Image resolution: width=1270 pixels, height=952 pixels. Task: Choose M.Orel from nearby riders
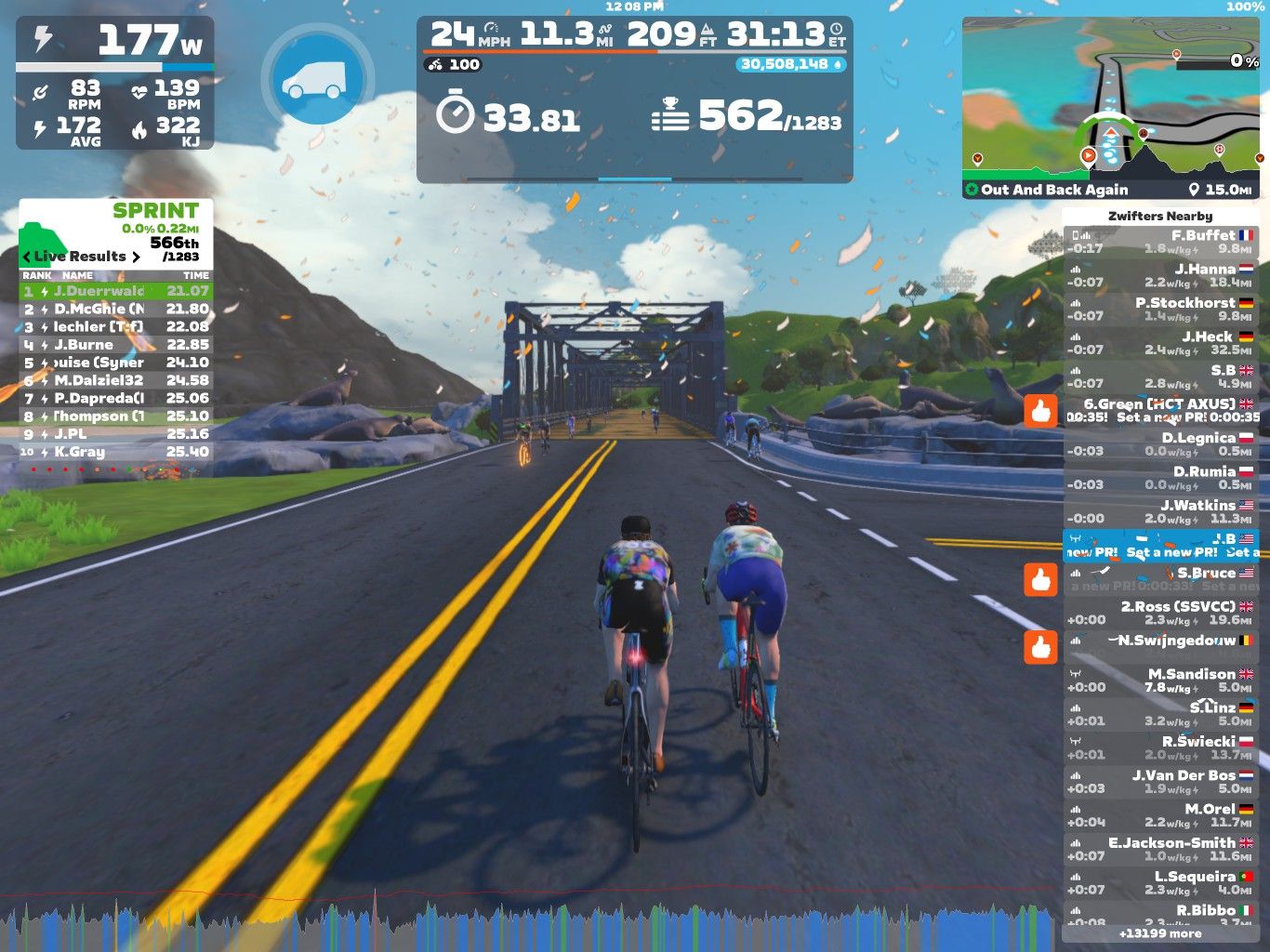1160,815
